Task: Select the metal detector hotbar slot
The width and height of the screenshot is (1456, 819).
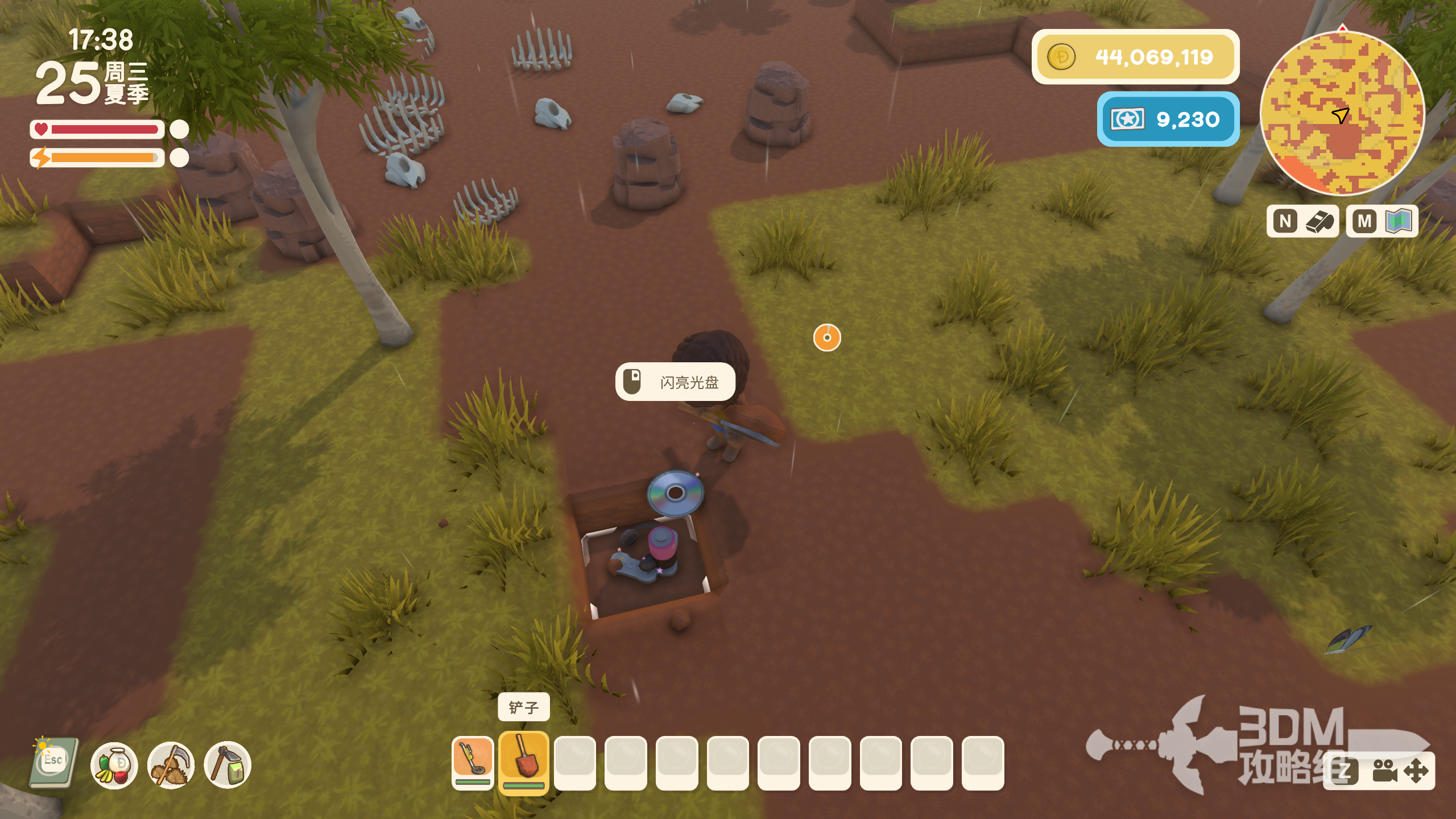Action: pos(472,762)
